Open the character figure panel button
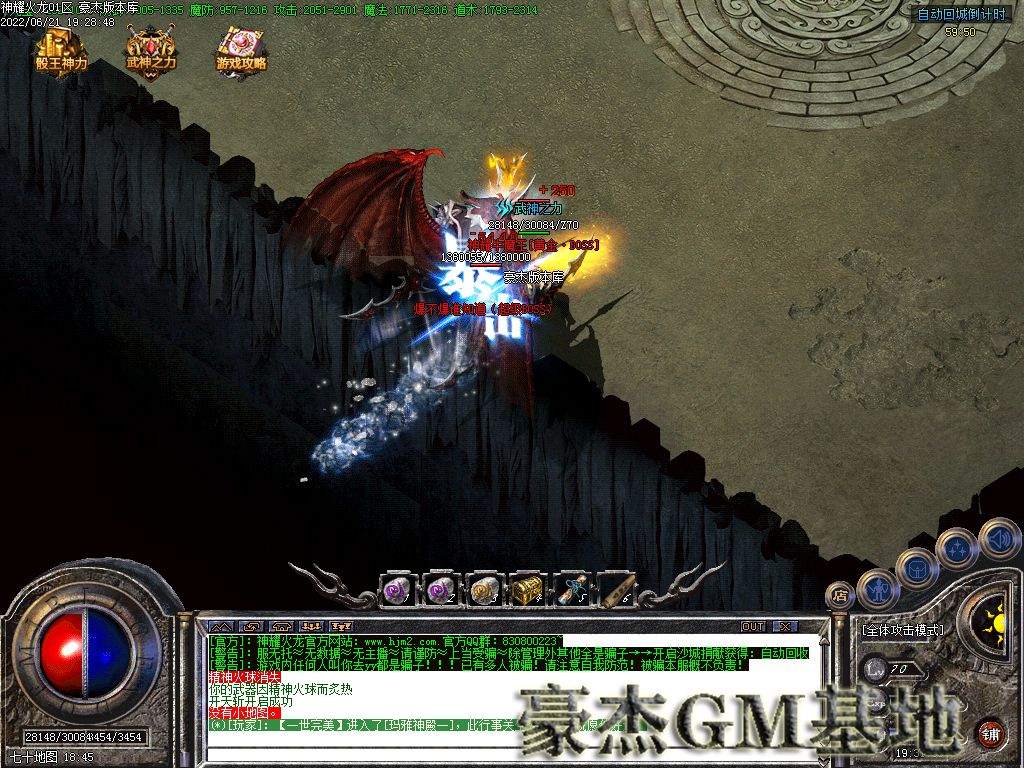The width and height of the screenshot is (1024, 768). pyautogui.click(x=878, y=588)
